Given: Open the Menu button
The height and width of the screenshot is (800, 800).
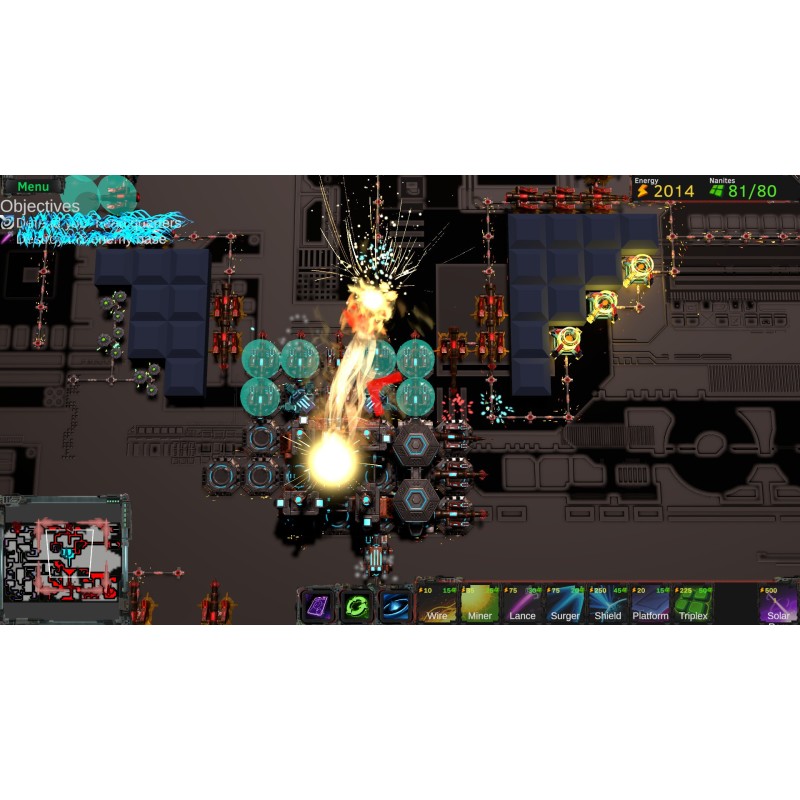Looking at the screenshot, I should tap(33, 186).
